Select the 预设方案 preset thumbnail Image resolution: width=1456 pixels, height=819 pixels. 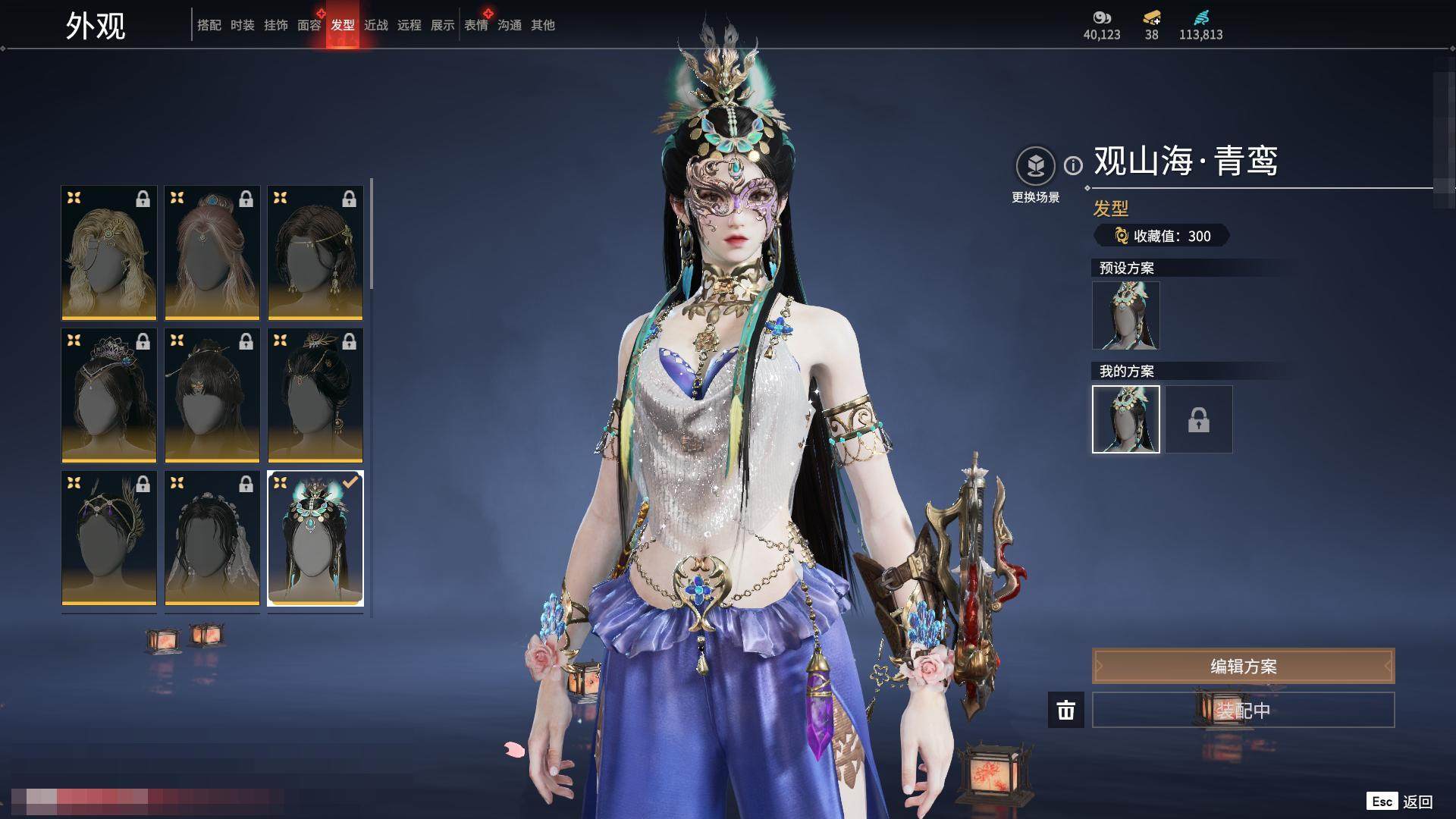click(1125, 315)
